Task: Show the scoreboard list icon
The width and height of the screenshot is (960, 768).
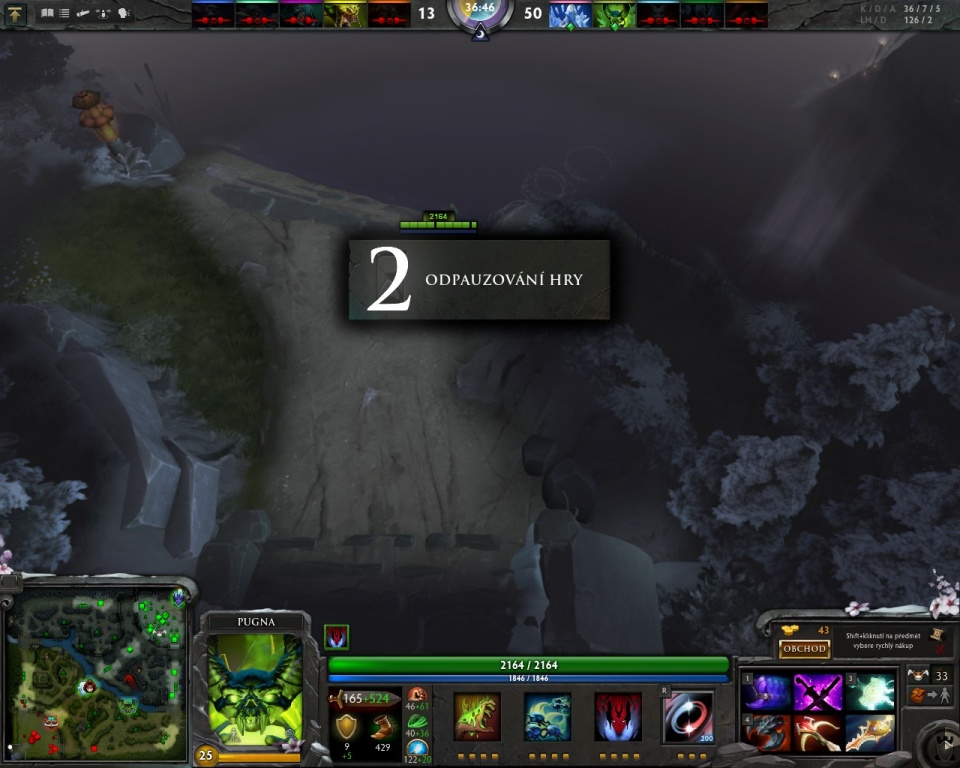Action: 65,14
